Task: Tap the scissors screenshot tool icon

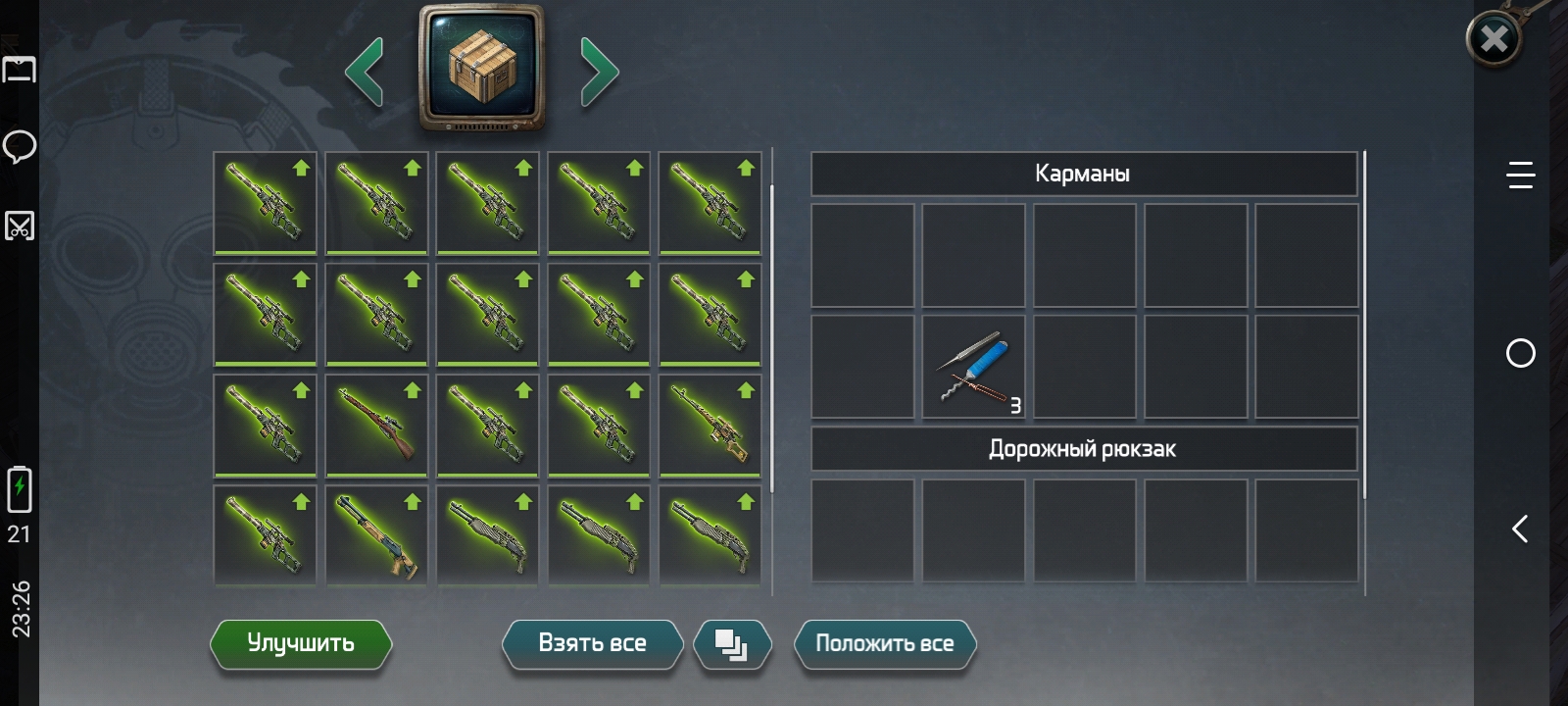Action: [20, 226]
